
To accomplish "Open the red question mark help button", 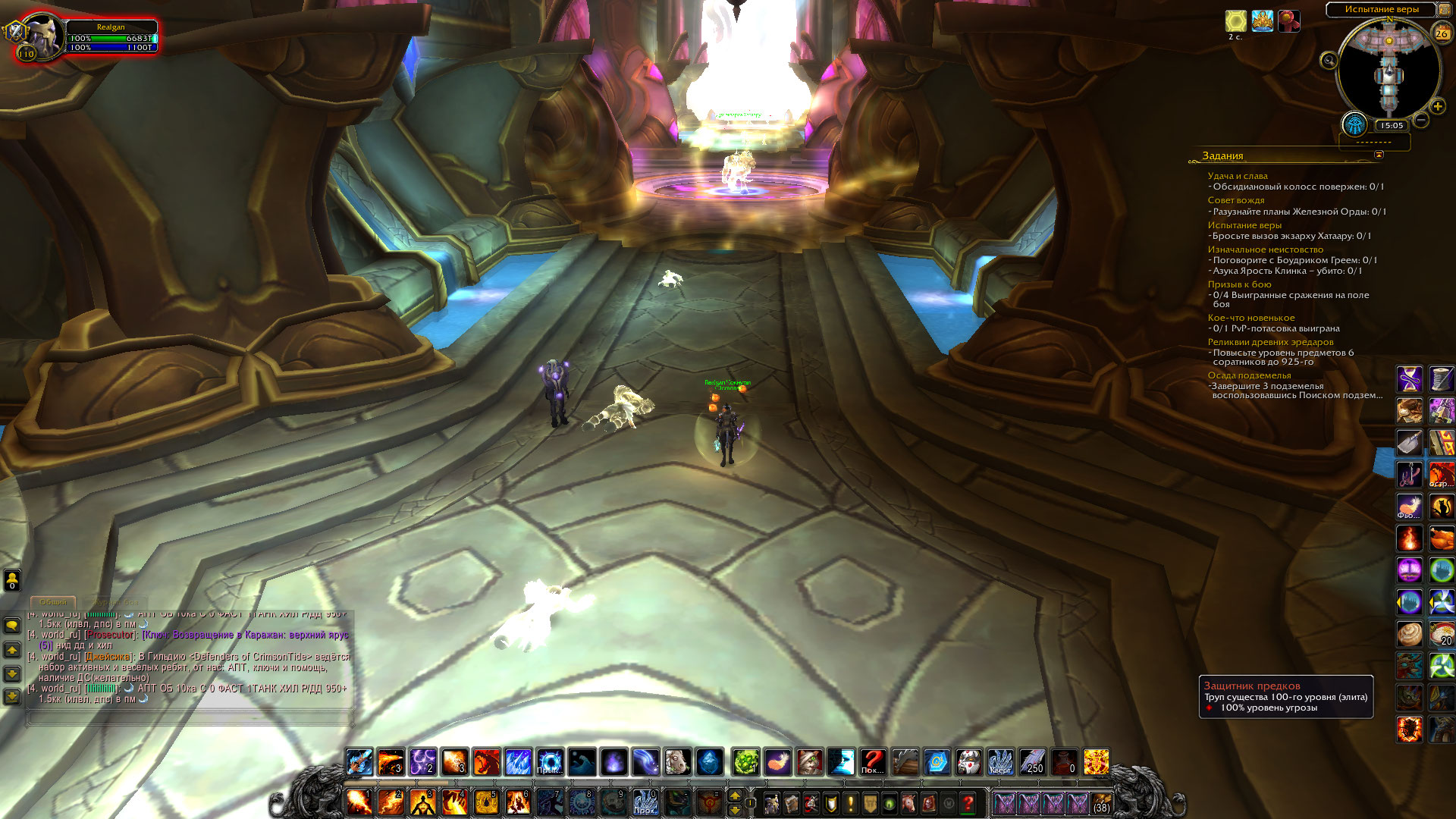I will click(x=968, y=802).
